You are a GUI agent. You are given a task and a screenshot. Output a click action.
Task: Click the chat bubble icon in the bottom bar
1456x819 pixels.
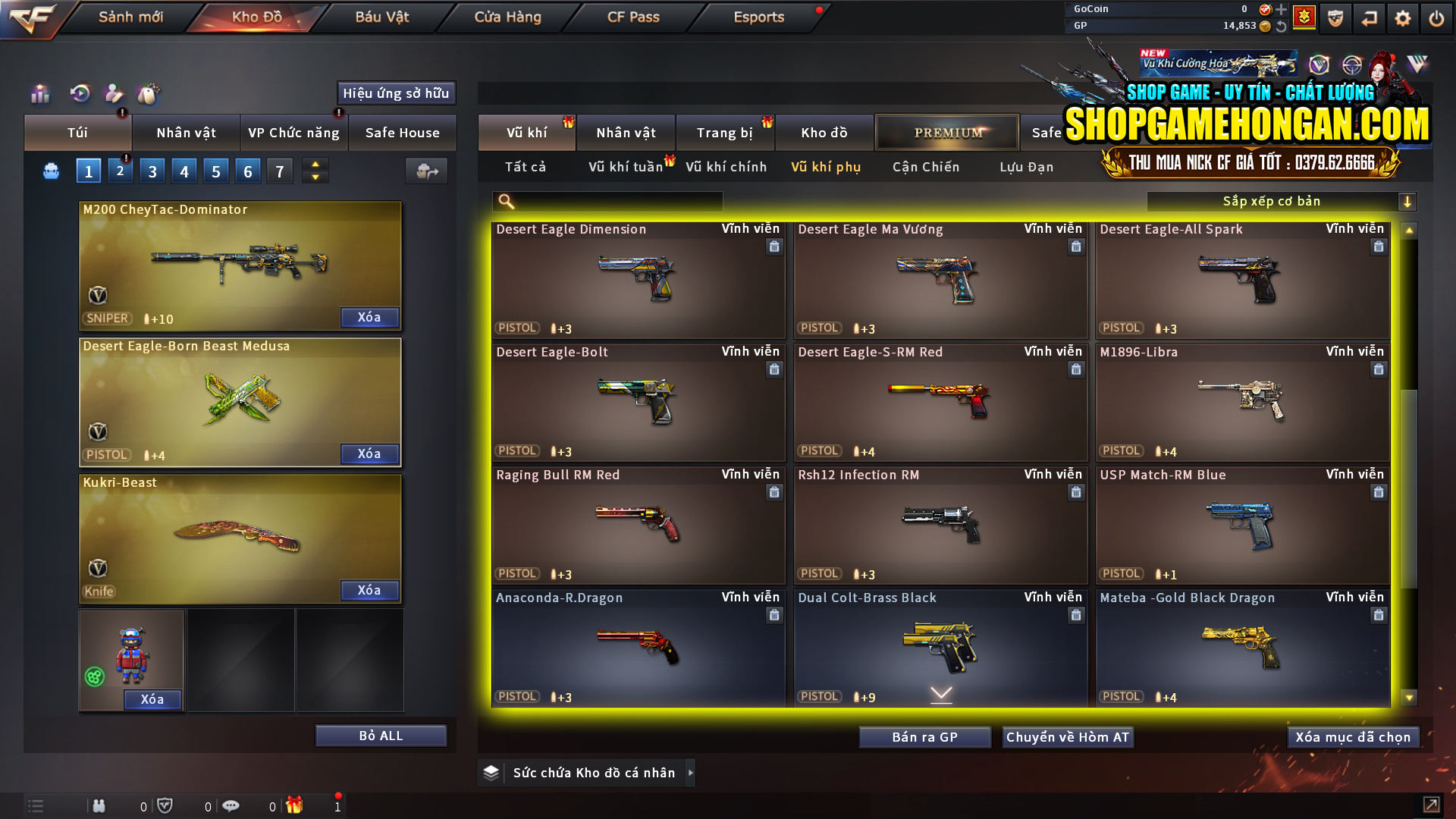coord(231,806)
